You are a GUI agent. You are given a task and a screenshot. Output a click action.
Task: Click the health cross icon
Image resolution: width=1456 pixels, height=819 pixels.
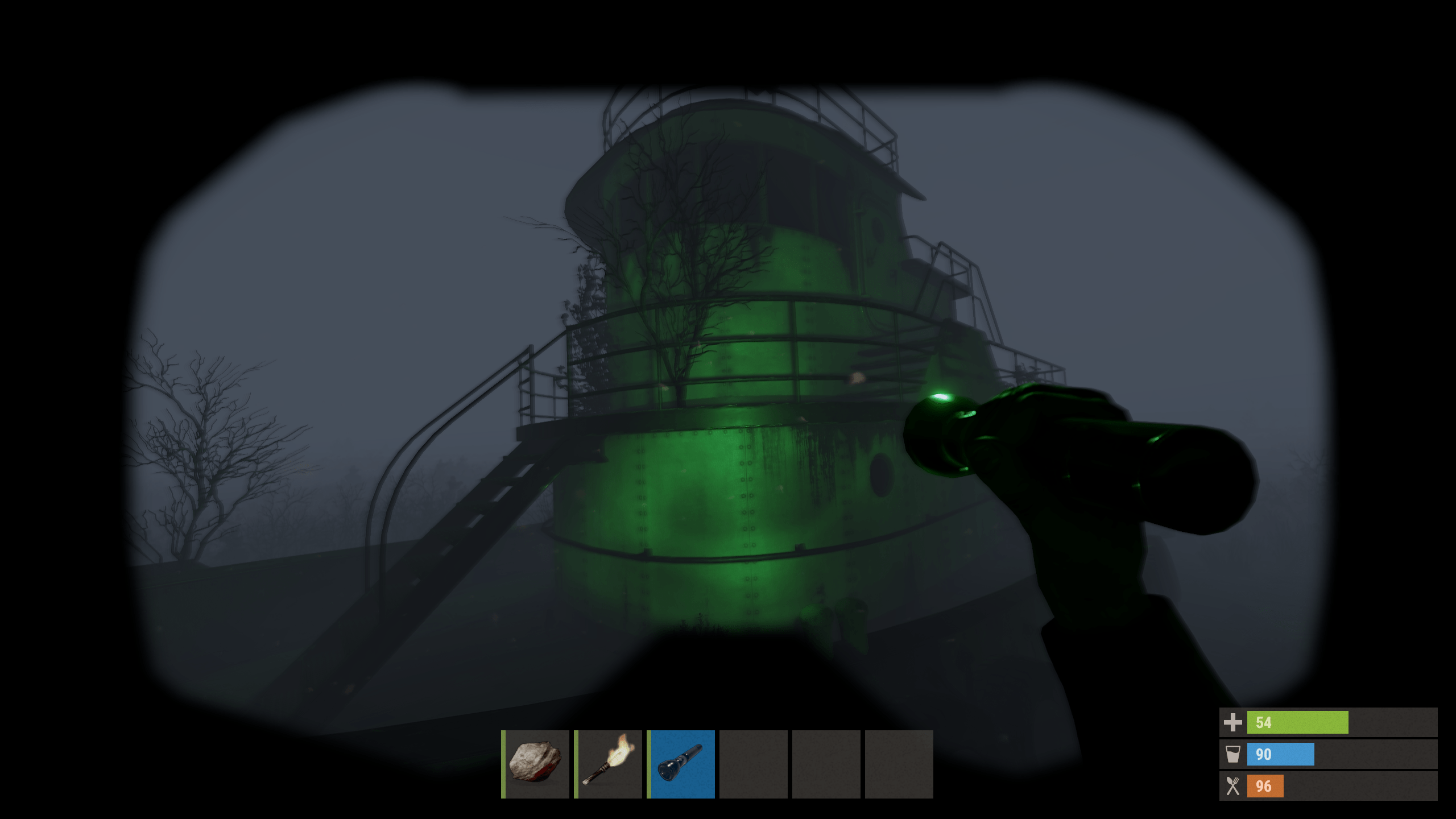click(1232, 724)
